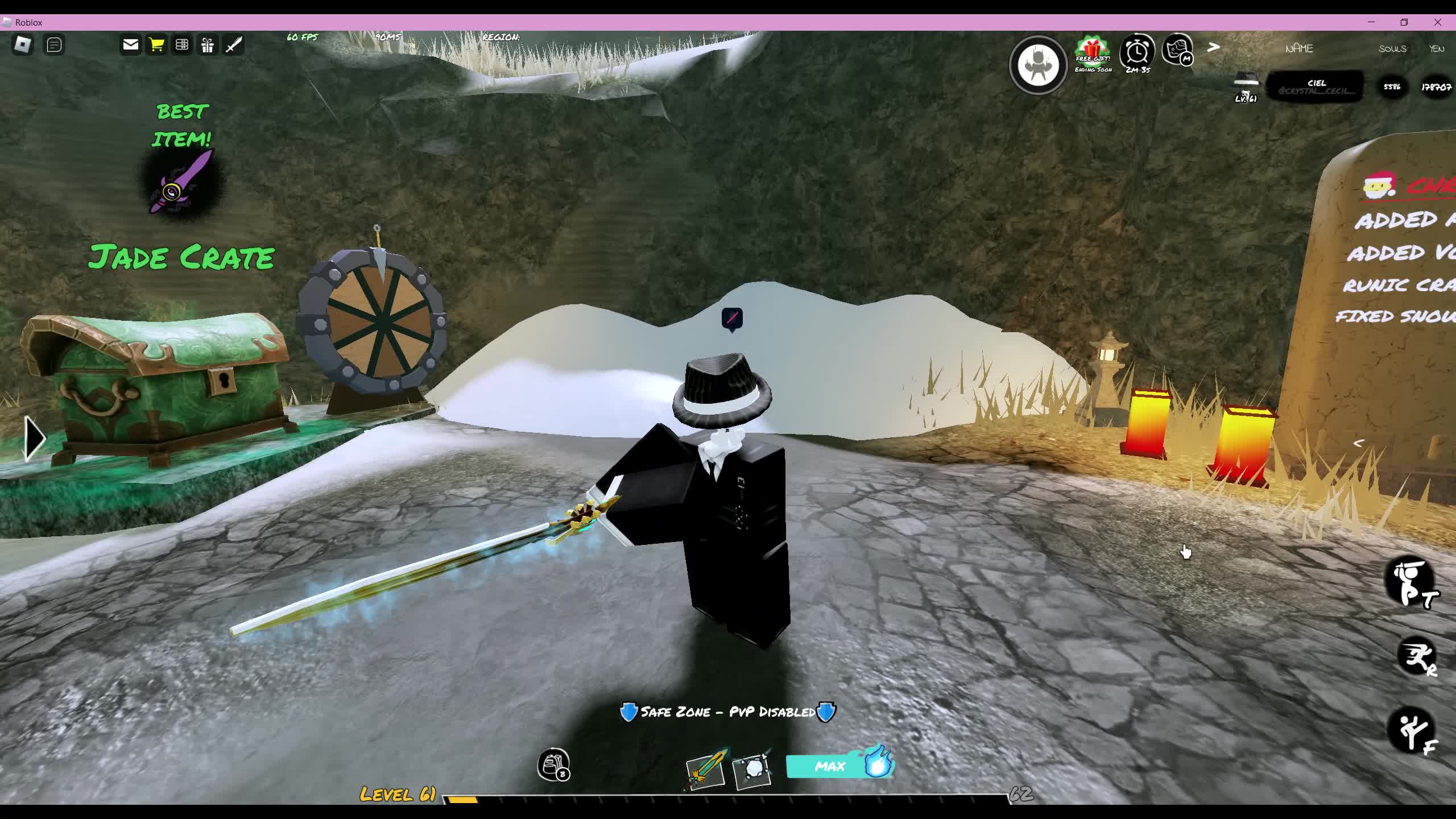
Task: Open the backpack inventory
Action: [553, 765]
